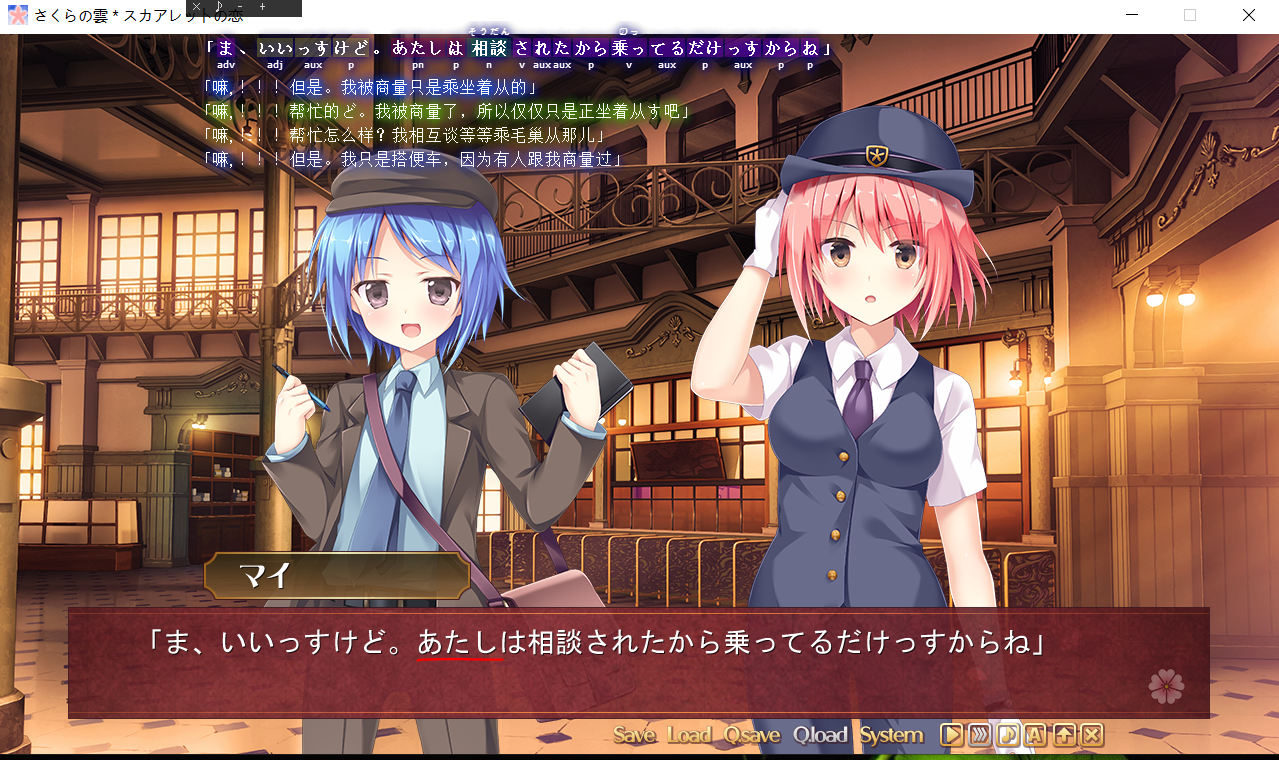
Task: Open the System settings
Action: click(891, 736)
